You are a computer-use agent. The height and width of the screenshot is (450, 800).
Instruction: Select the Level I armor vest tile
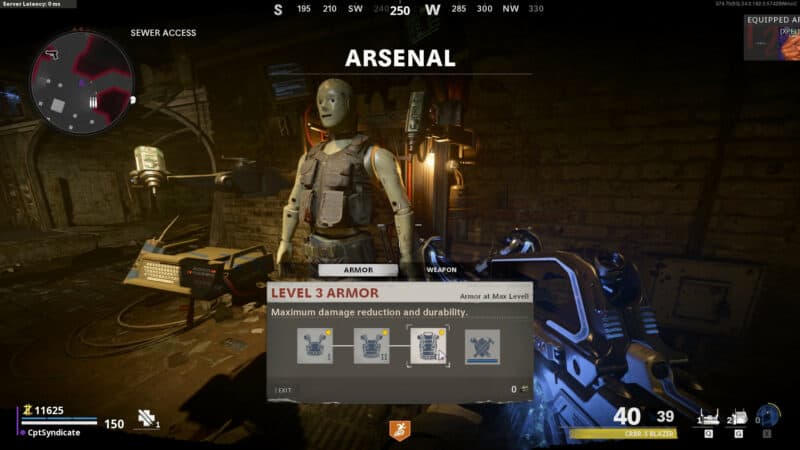point(314,346)
